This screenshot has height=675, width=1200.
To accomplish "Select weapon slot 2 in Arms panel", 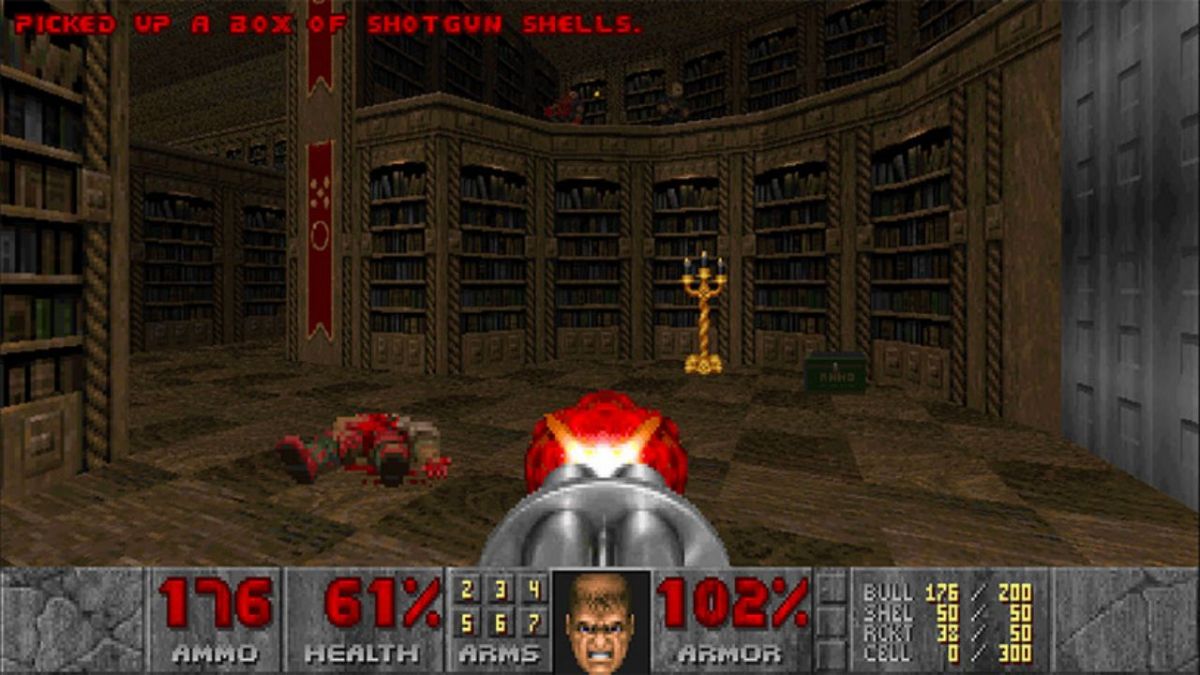I will (467, 590).
